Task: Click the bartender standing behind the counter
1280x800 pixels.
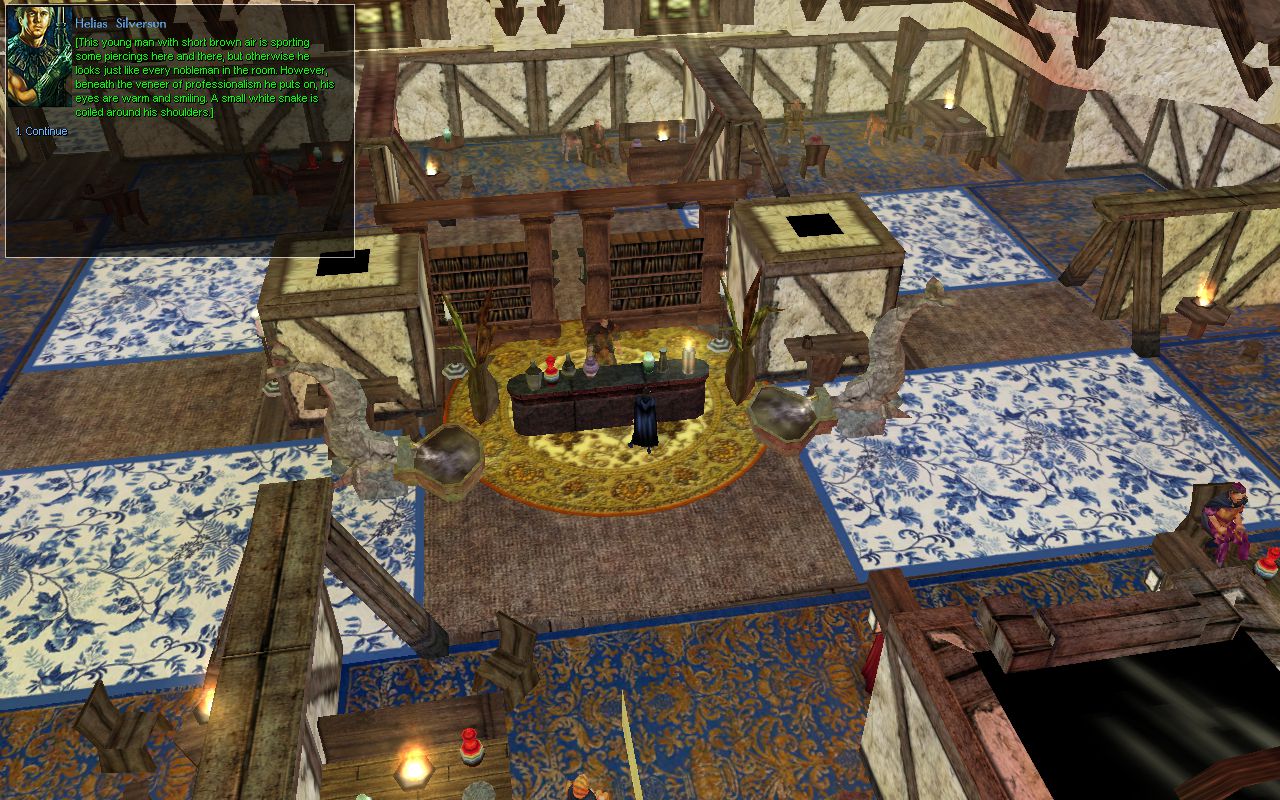Action: click(605, 335)
